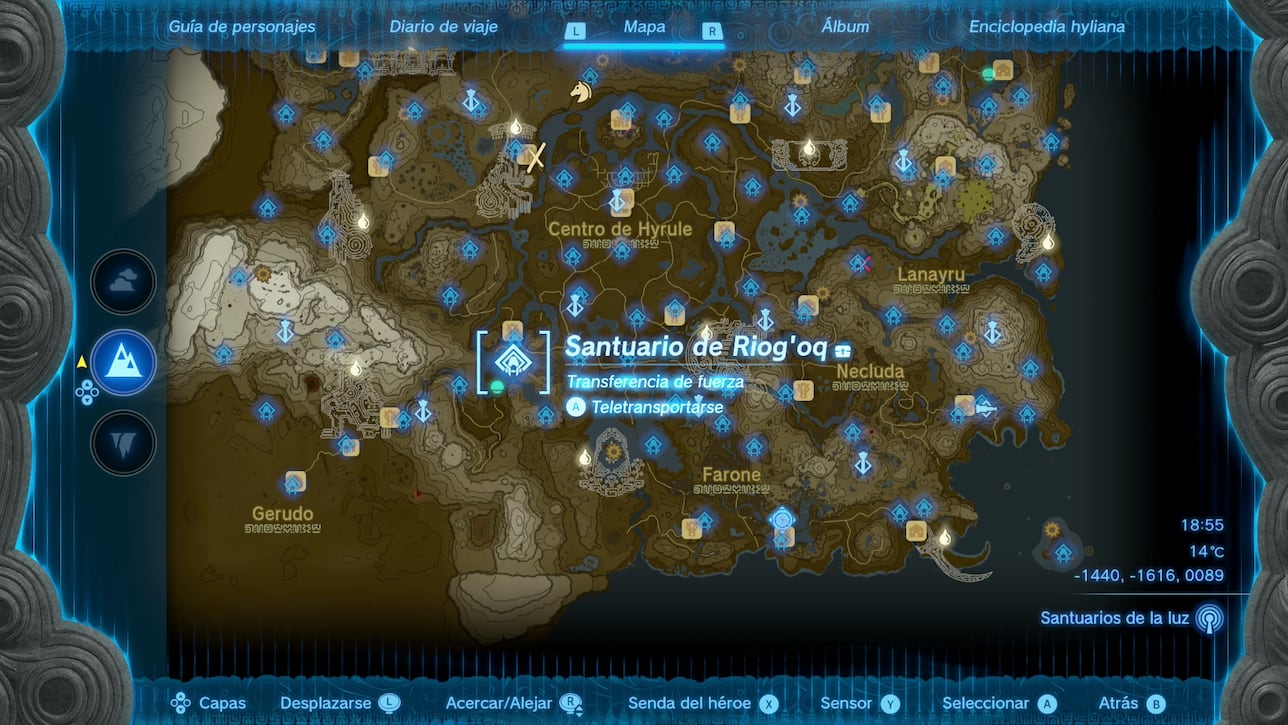The image size is (1288, 725).
Task: Open the Diario de viaje menu
Action: click(x=443, y=27)
